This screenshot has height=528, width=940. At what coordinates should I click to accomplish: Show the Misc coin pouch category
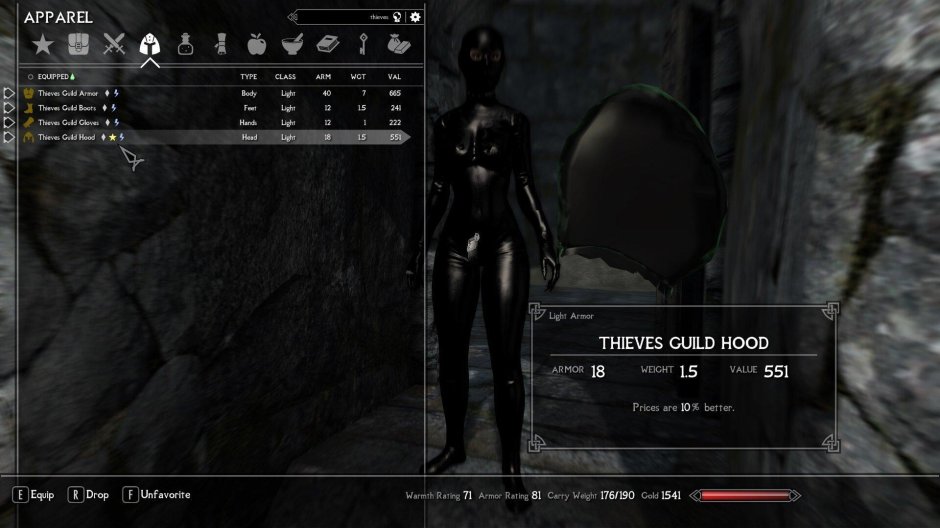[x=398, y=44]
